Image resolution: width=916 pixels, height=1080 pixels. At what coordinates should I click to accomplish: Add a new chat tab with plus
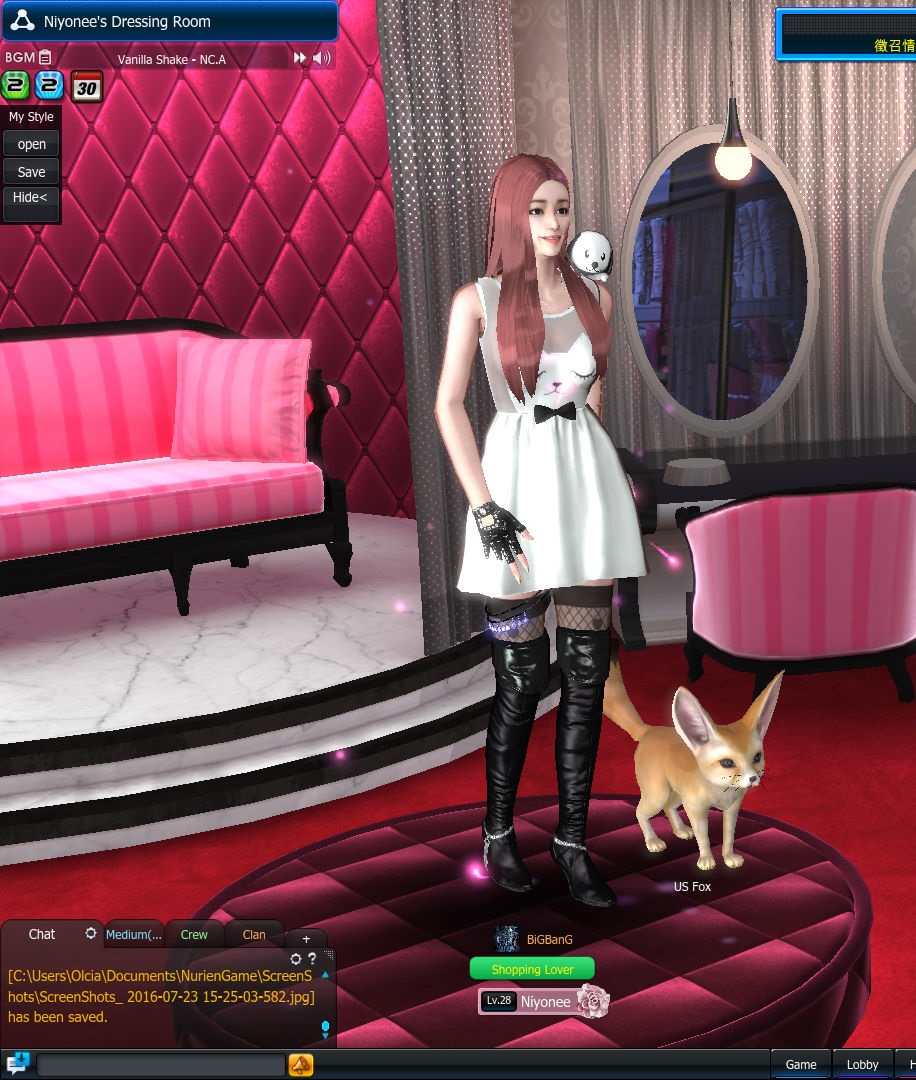point(306,938)
